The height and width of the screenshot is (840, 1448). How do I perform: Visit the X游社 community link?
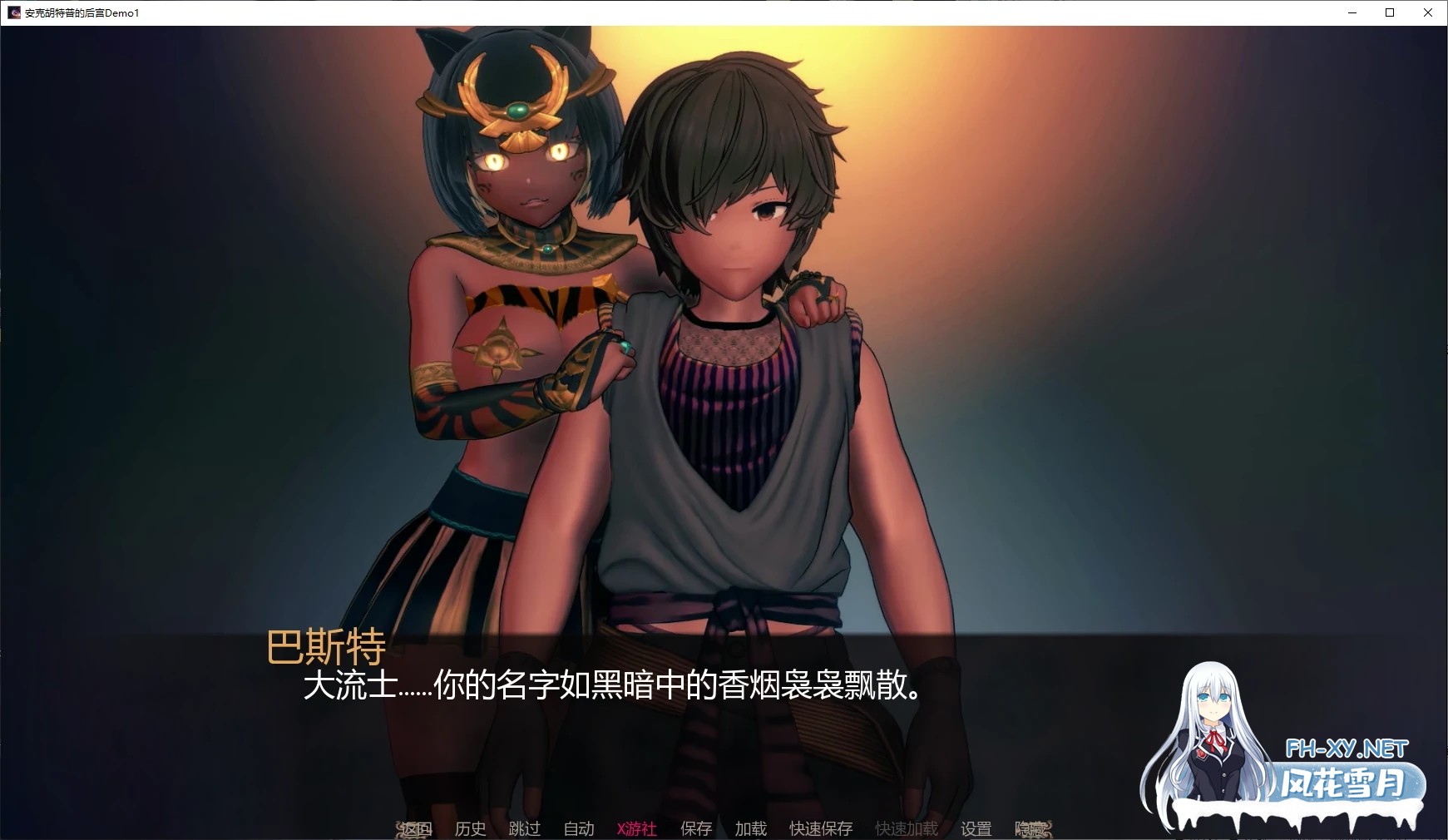click(635, 828)
